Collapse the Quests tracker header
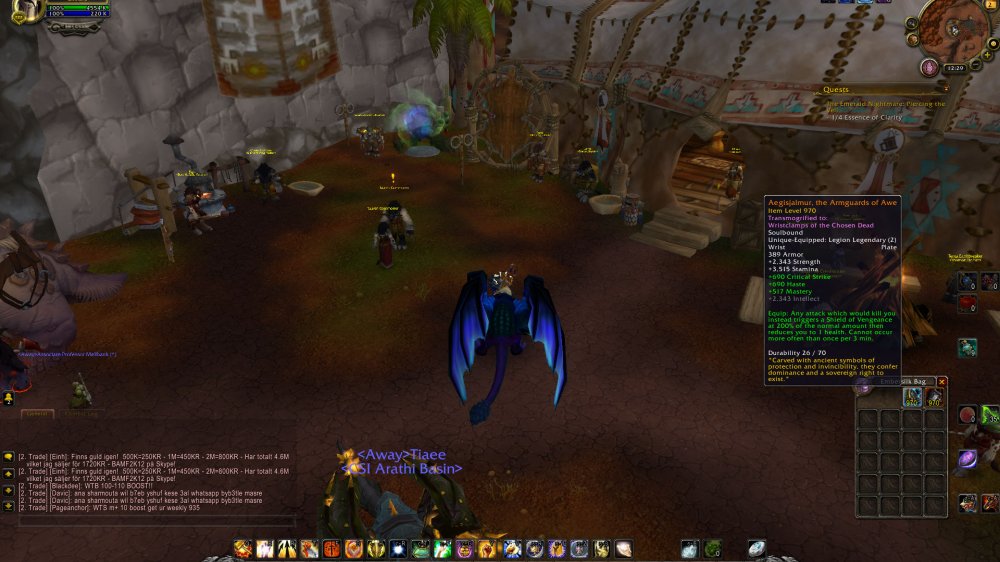The height and width of the screenshot is (562, 1000). [x=946, y=89]
